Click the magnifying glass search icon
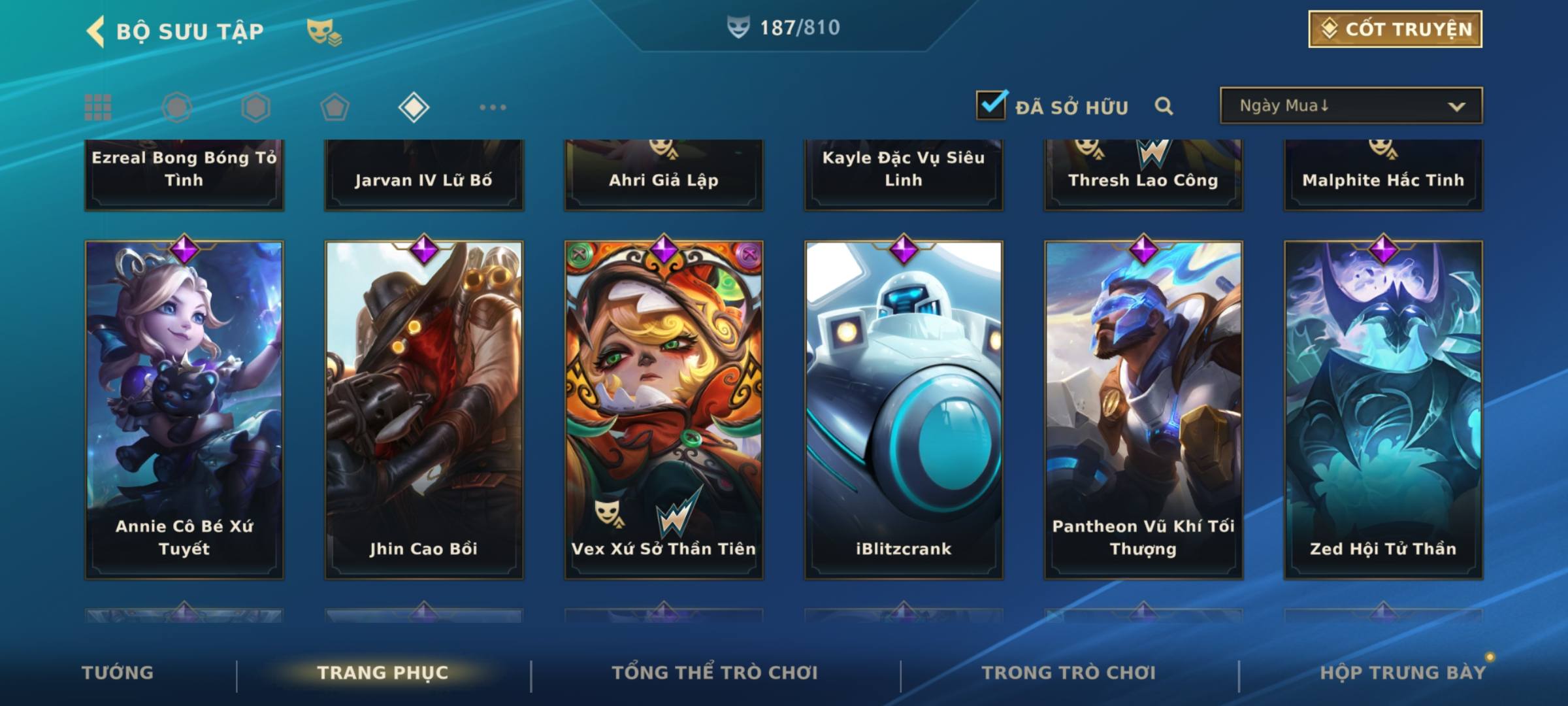 pyautogui.click(x=1164, y=106)
